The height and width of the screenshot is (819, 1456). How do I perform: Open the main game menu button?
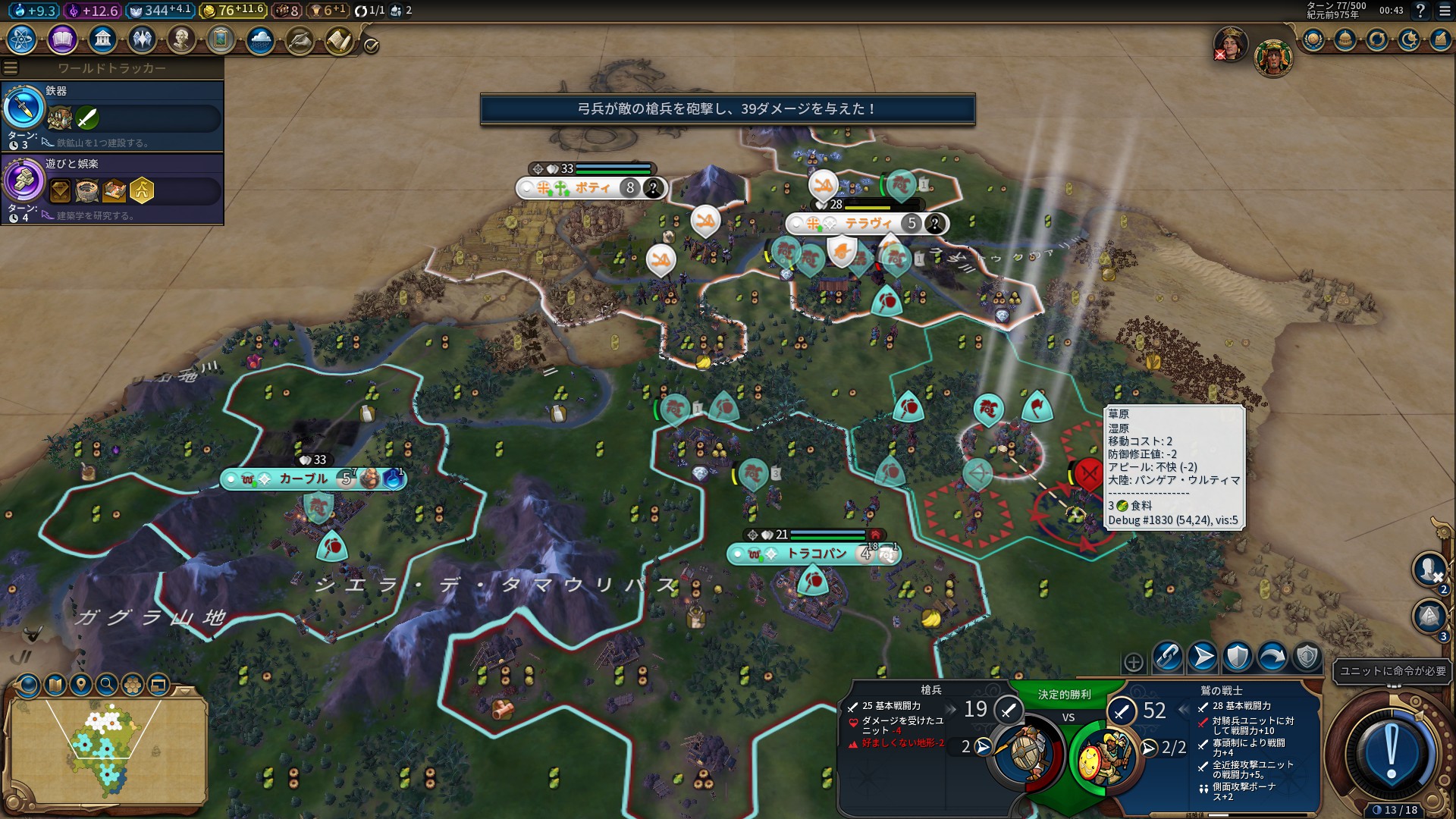tap(1445, 11)
